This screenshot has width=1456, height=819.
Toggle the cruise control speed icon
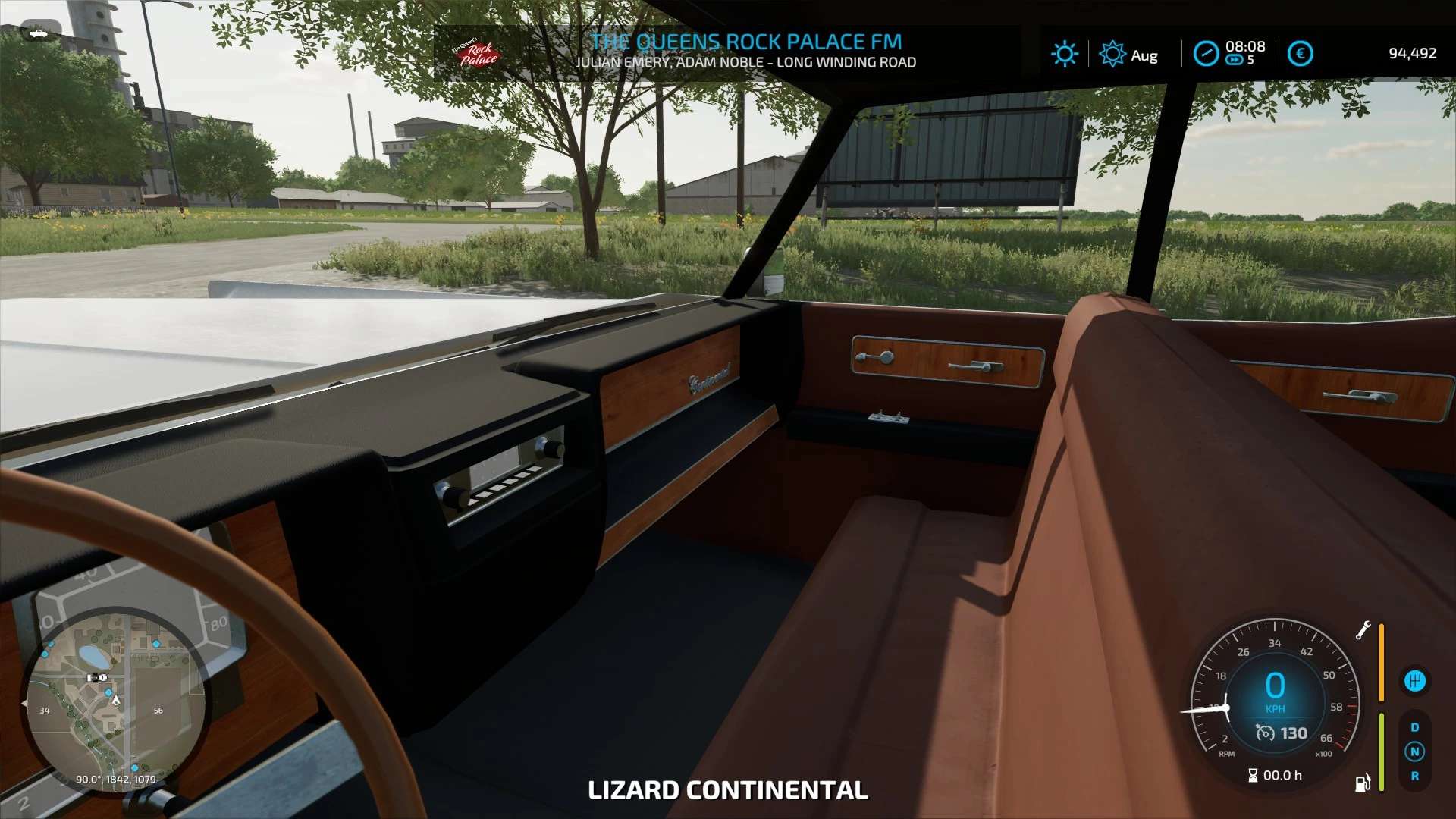click(1265, 733)
